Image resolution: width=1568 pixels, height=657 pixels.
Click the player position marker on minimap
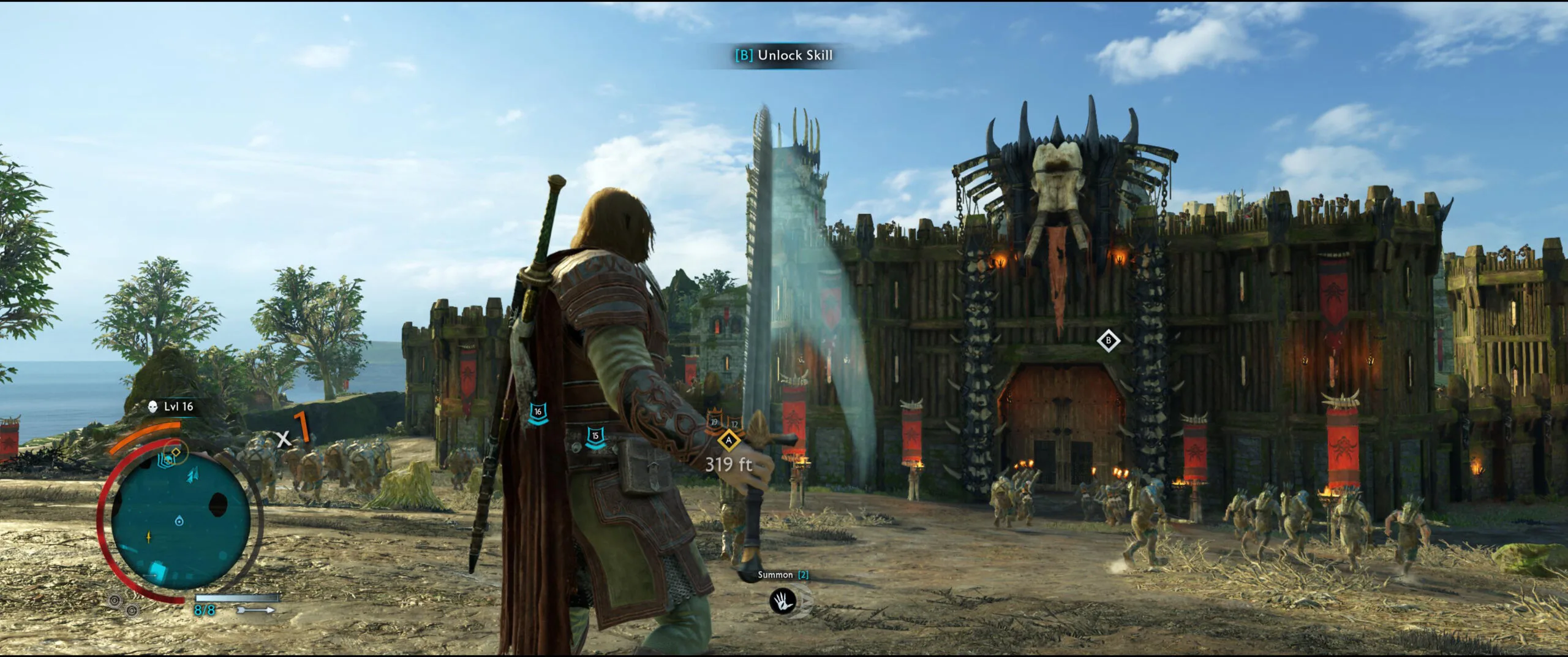tap(179, 521)
